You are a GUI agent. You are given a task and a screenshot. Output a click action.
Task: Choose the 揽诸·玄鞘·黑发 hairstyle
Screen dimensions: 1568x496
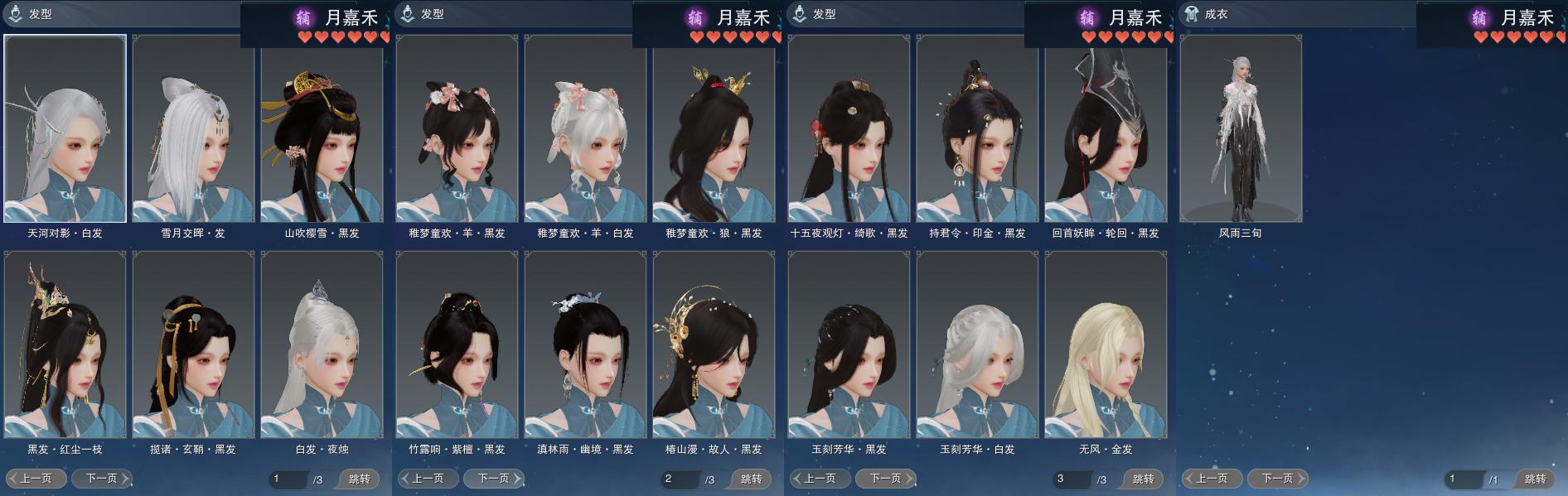click(x=193, y=344)
